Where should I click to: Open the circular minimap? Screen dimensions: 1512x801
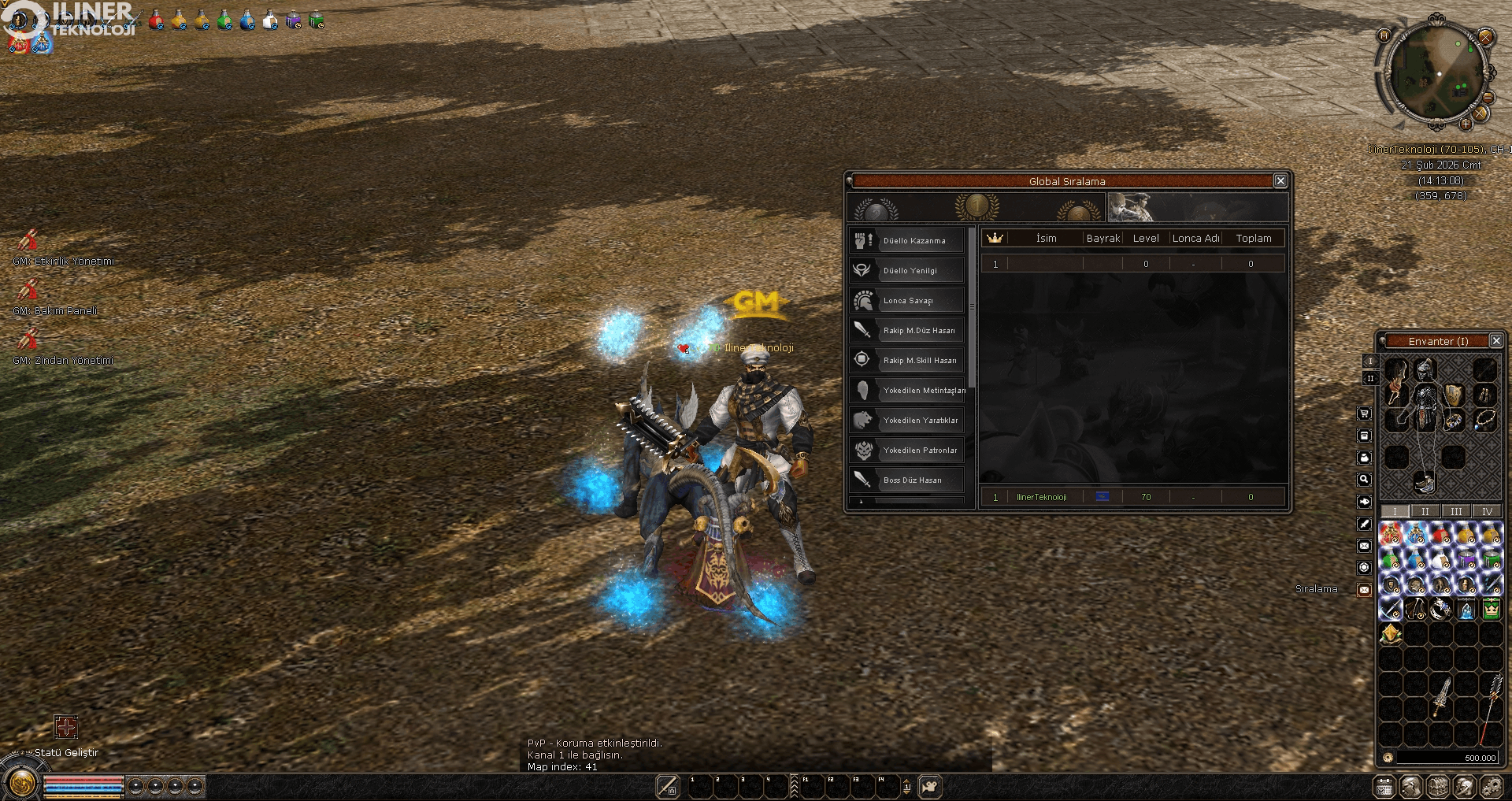point(1436,73)
